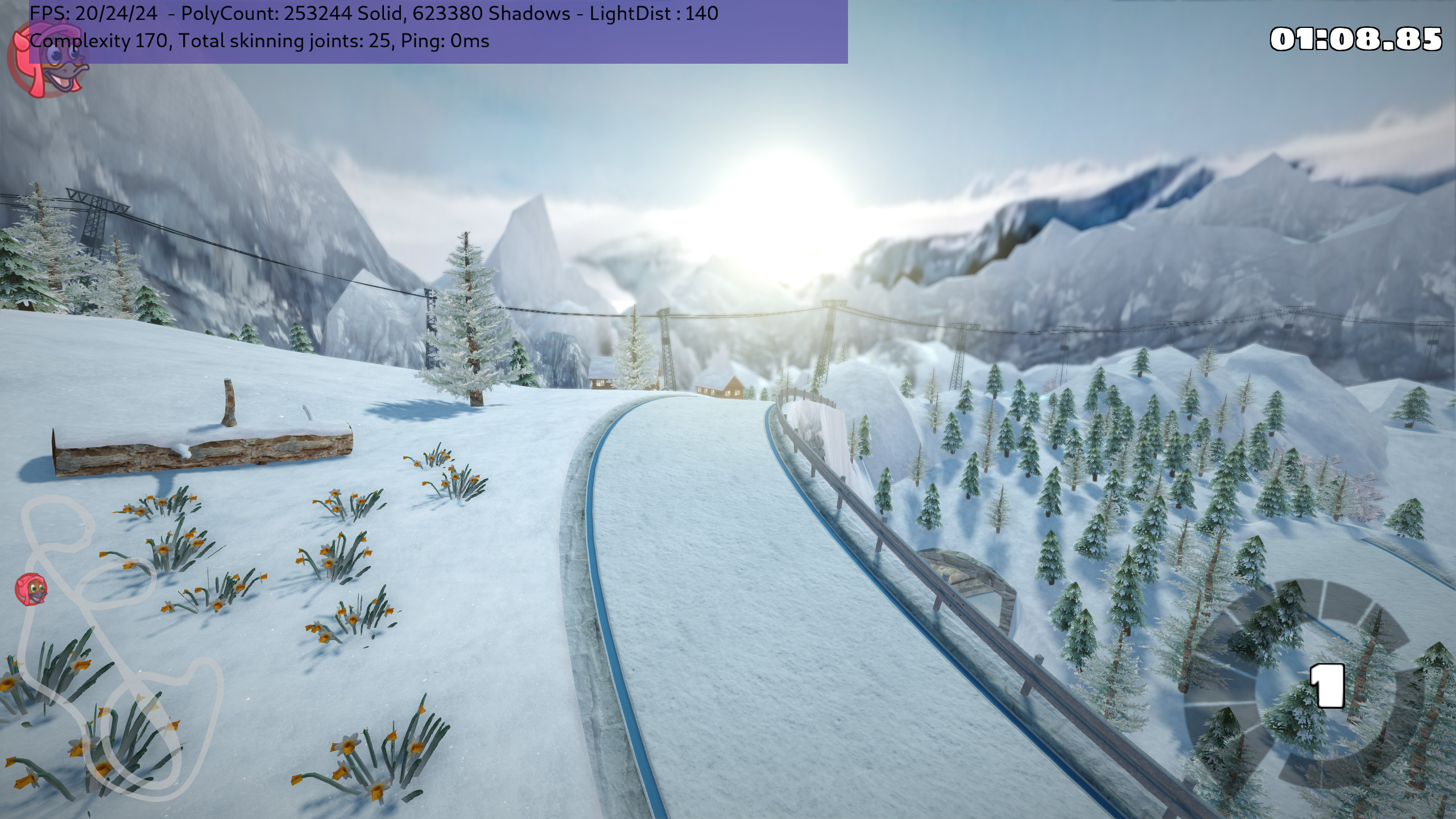Click the player portrait icon at top
The height and width of the screenshot is (819, 1456).
pyautogui.click(x=49, y=61)
